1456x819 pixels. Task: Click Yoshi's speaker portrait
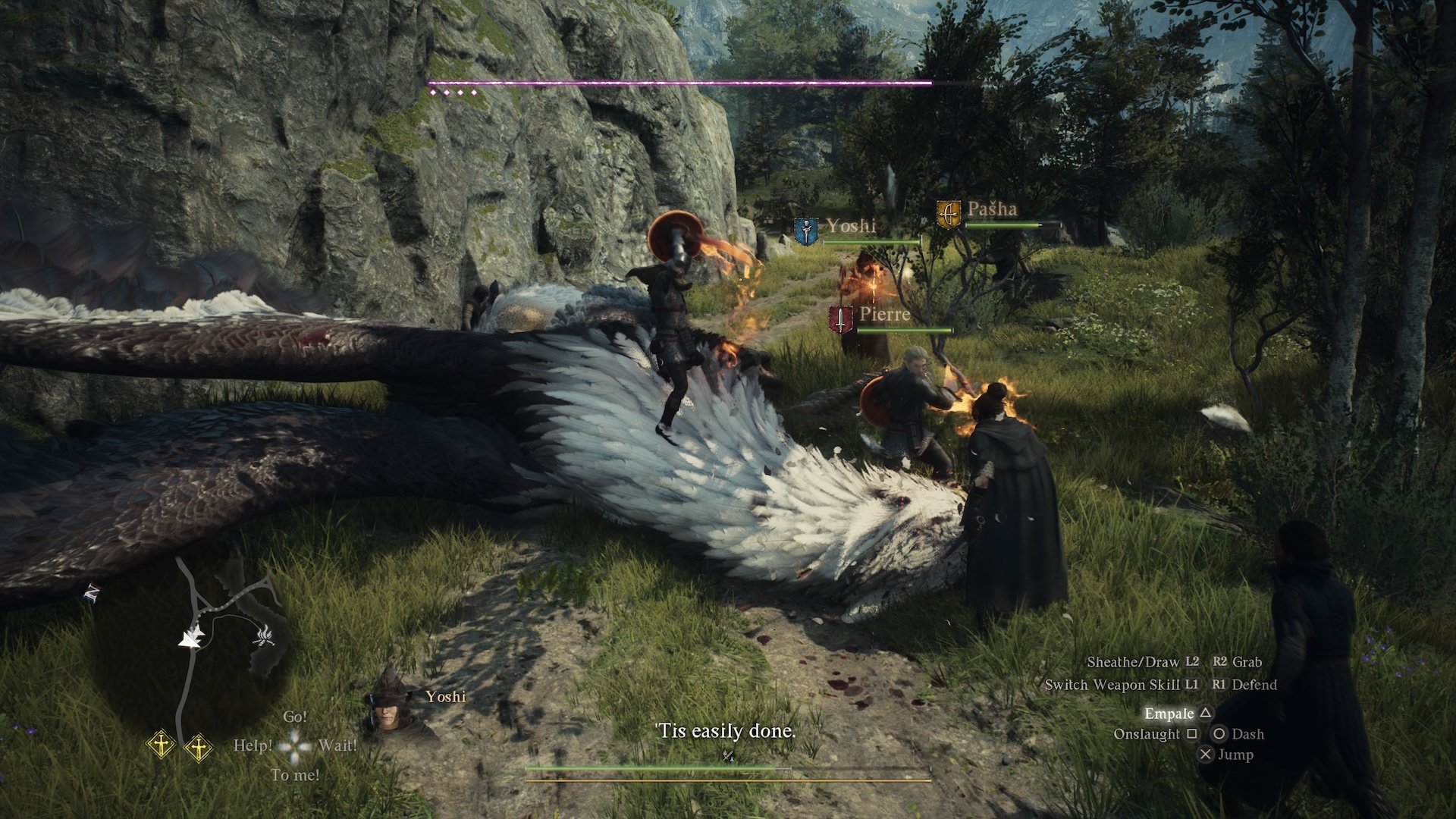pos(388,704)
